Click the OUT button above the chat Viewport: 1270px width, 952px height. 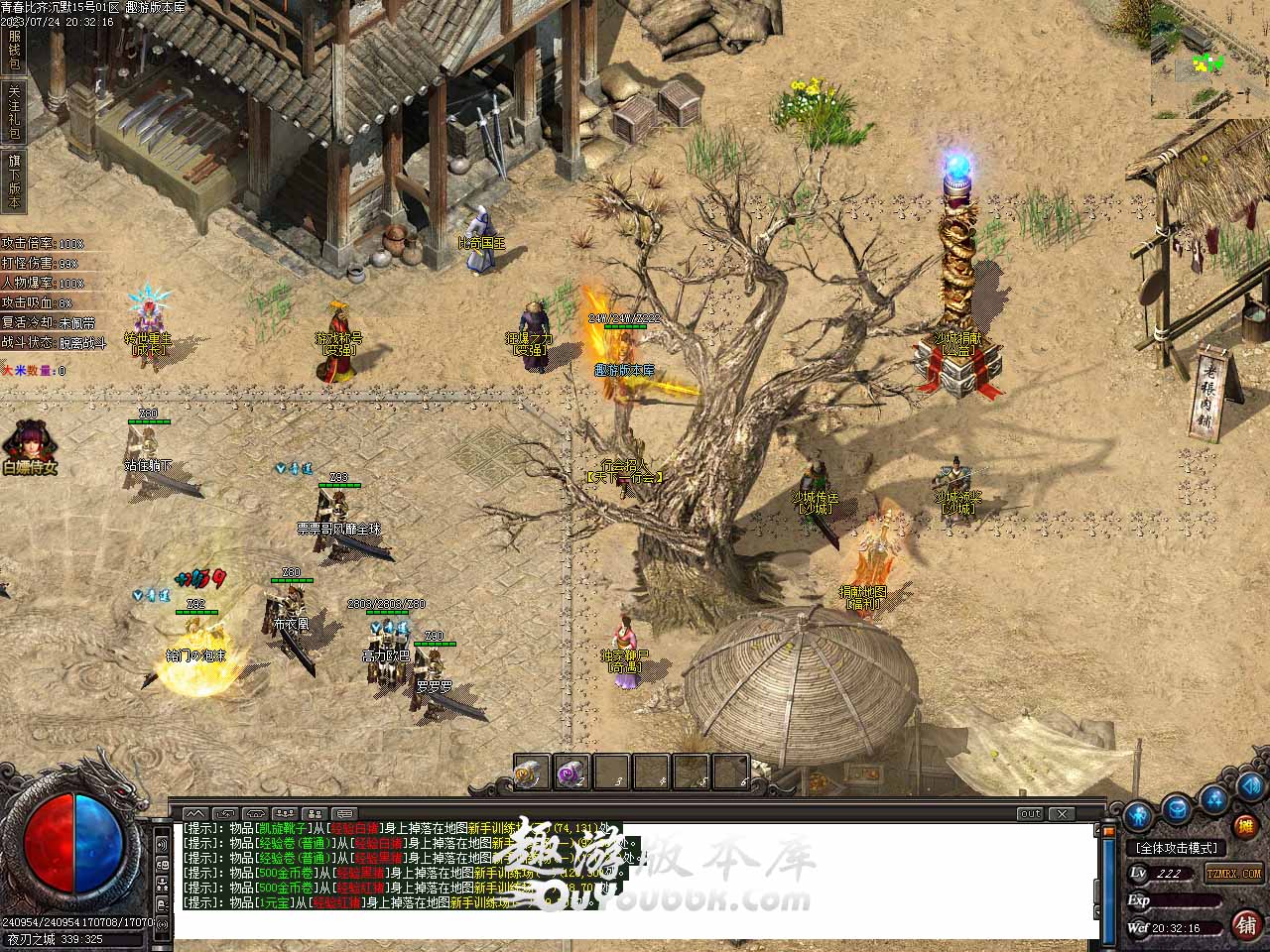(1030, 814)
